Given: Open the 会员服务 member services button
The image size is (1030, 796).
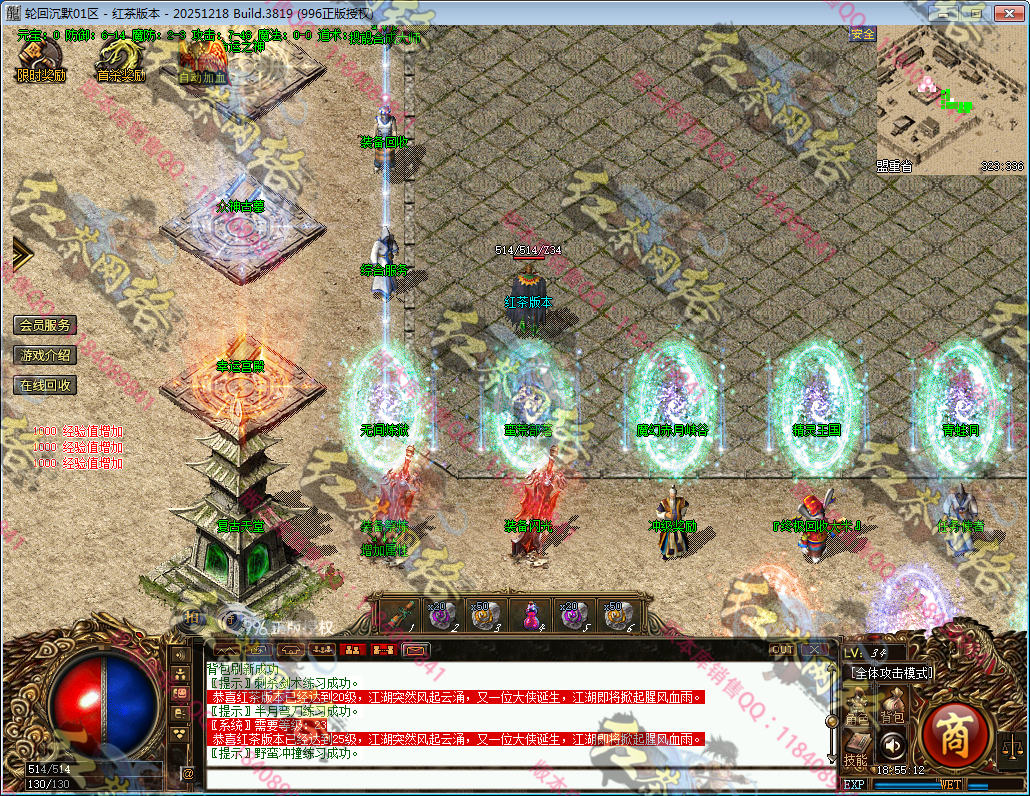Looking at the screenshot, I should point(45,325).
